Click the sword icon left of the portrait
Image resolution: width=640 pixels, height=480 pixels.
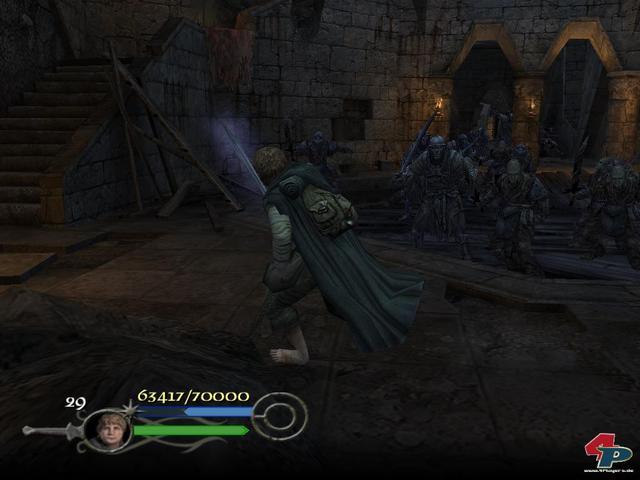pyautogui.click(x=52, y=431)
